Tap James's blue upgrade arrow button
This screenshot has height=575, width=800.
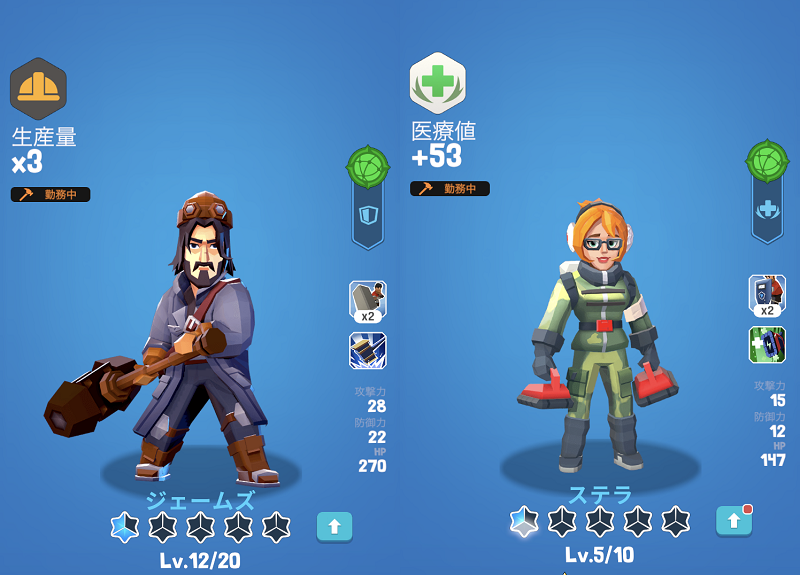pos(334,526)
